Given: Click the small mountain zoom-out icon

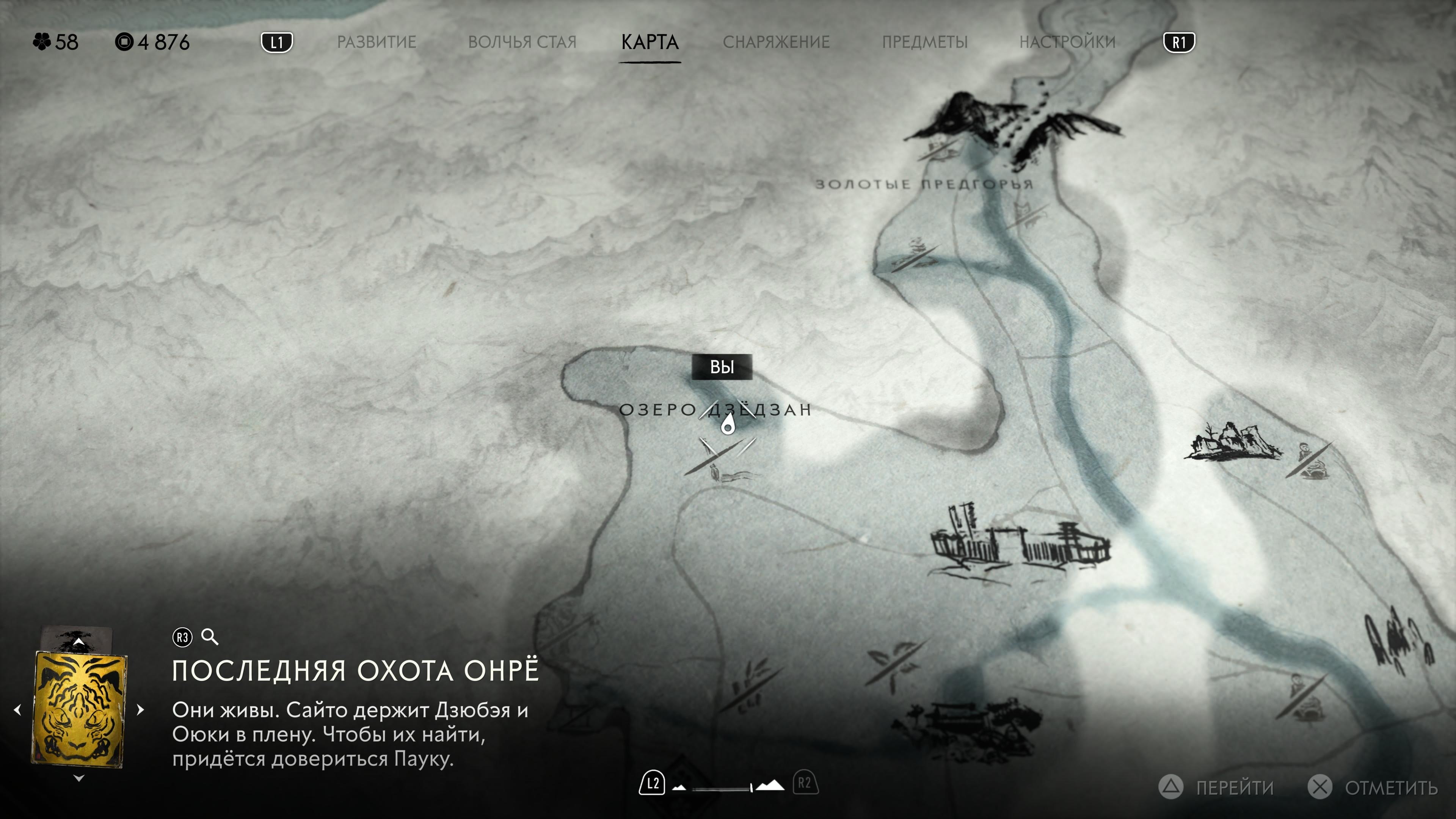Looking at the screenshot, I should point(679,788).
